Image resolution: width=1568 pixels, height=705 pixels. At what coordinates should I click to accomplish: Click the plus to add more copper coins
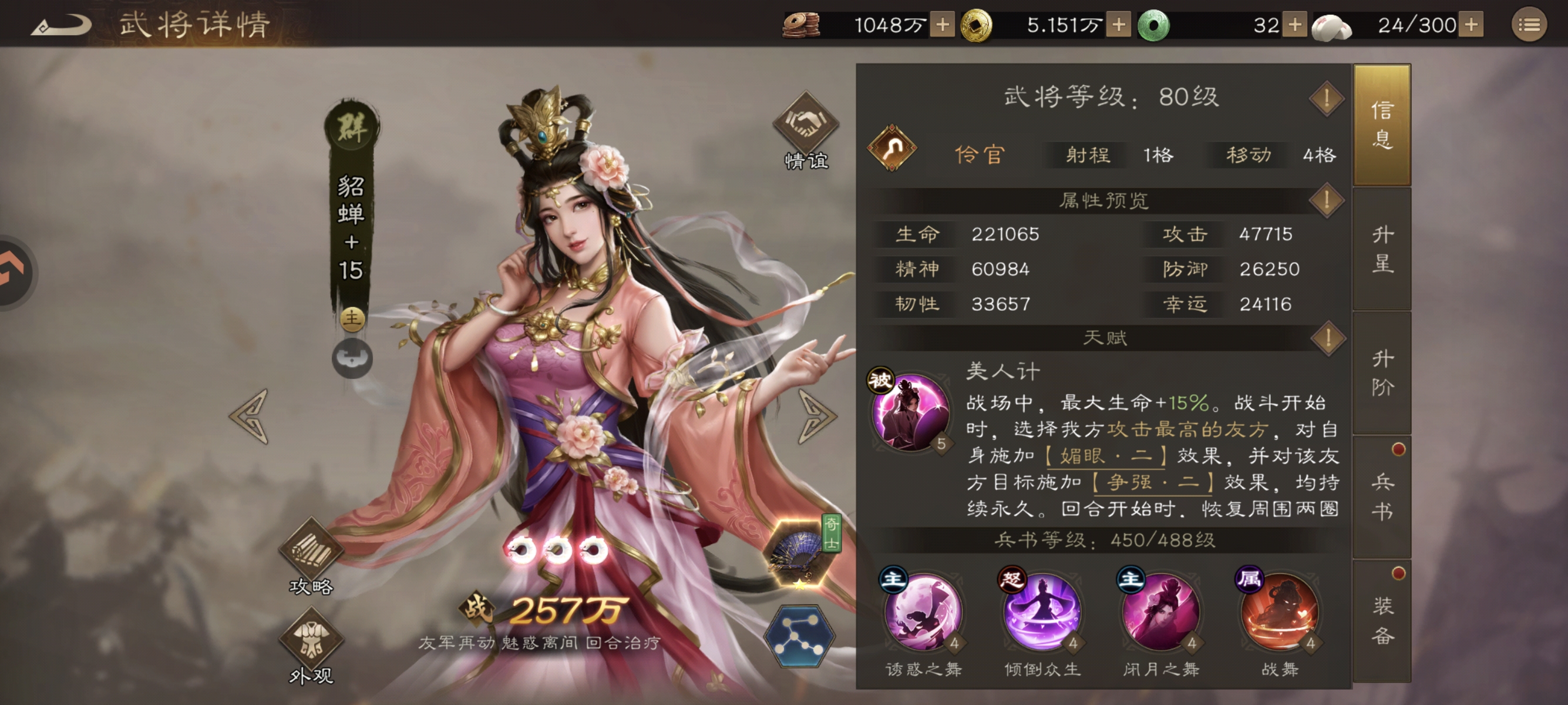941,24
